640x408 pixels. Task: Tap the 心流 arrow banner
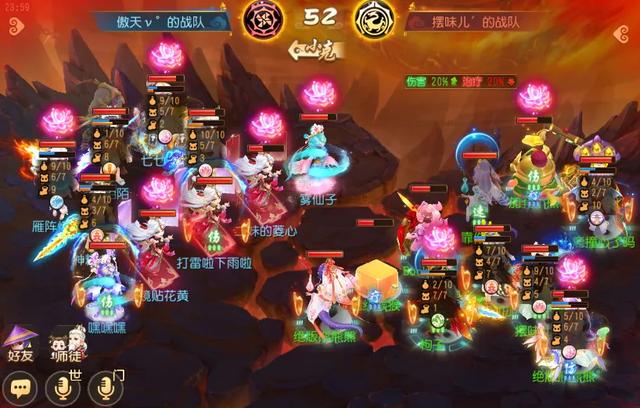click(314, 46)
